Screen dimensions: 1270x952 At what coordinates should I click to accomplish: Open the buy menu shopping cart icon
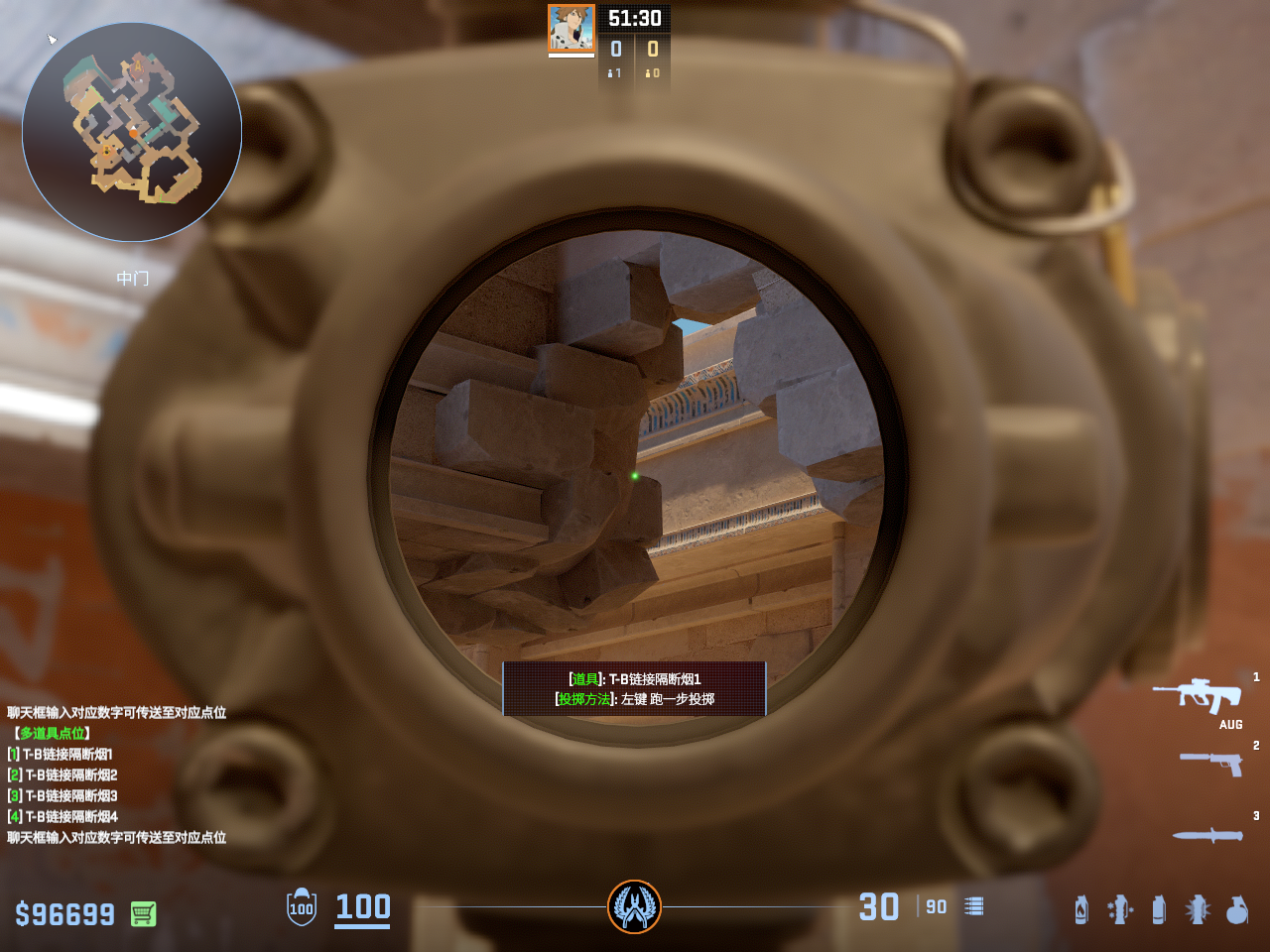tap(143, 913)
